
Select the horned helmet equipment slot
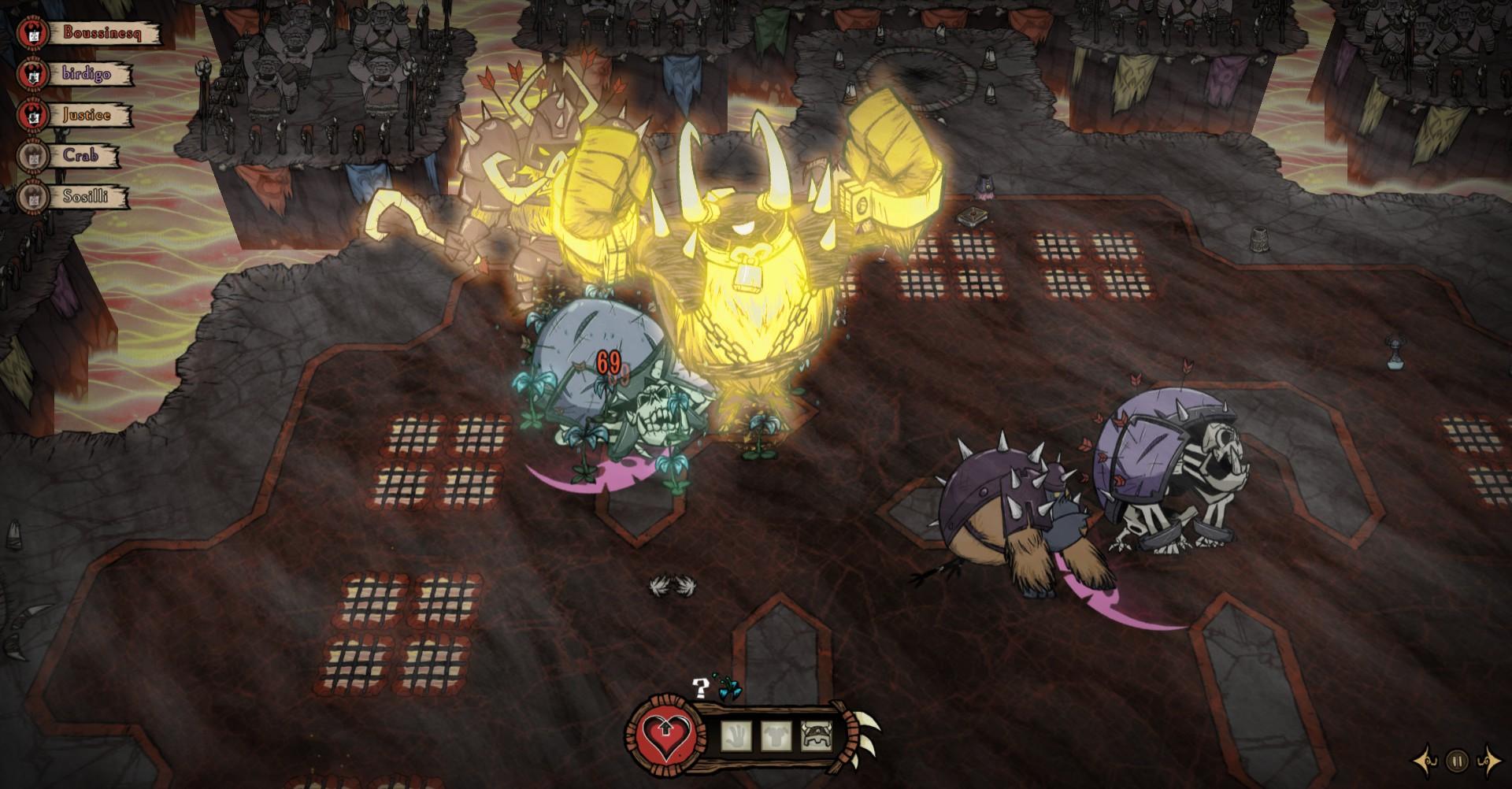click(815, 735)
